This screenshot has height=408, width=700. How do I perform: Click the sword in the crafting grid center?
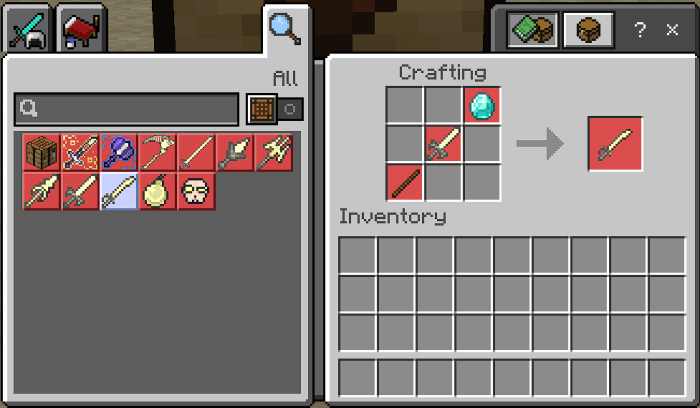(443, 145)
